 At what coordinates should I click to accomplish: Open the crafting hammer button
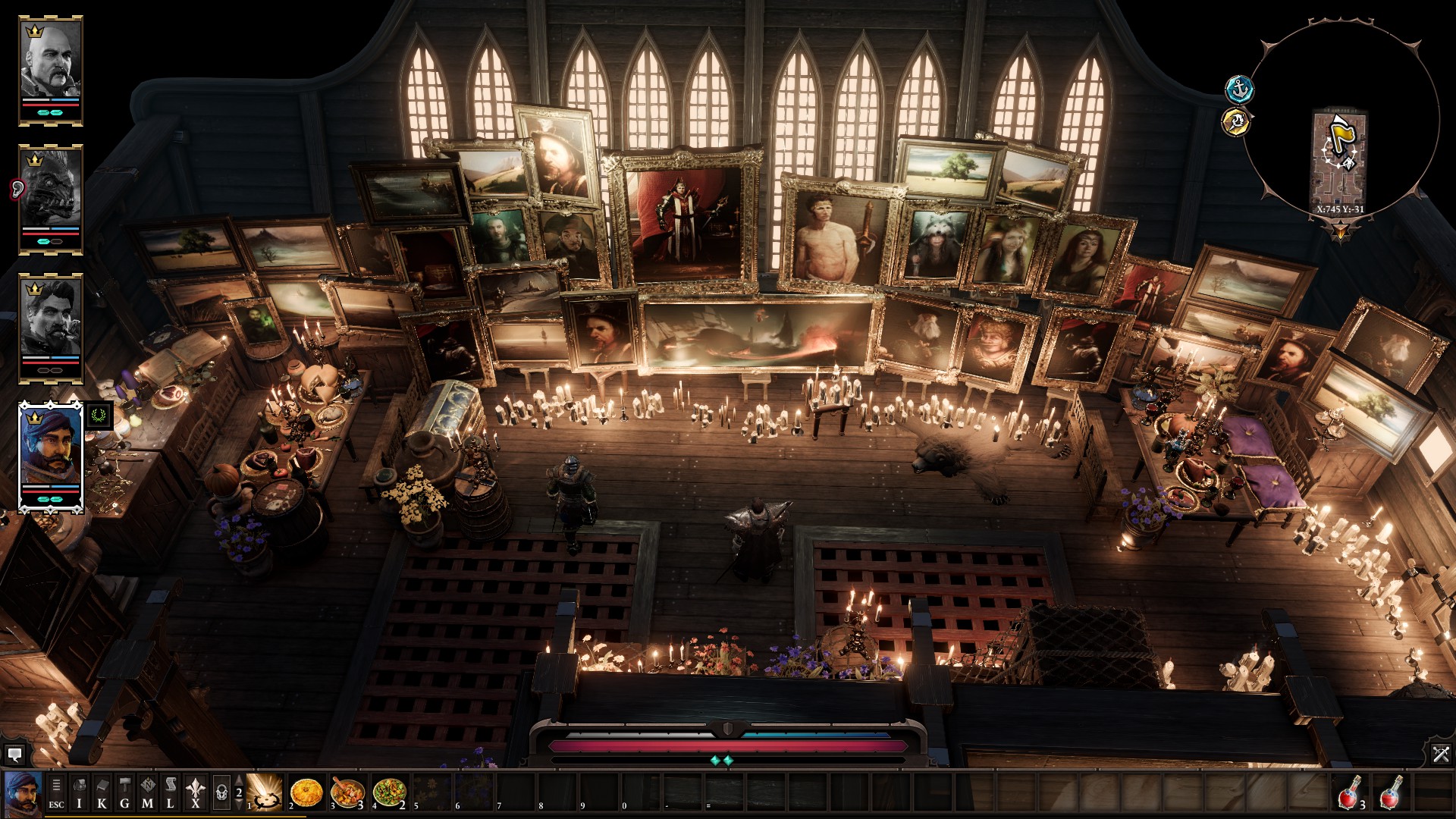click(125, 793)
